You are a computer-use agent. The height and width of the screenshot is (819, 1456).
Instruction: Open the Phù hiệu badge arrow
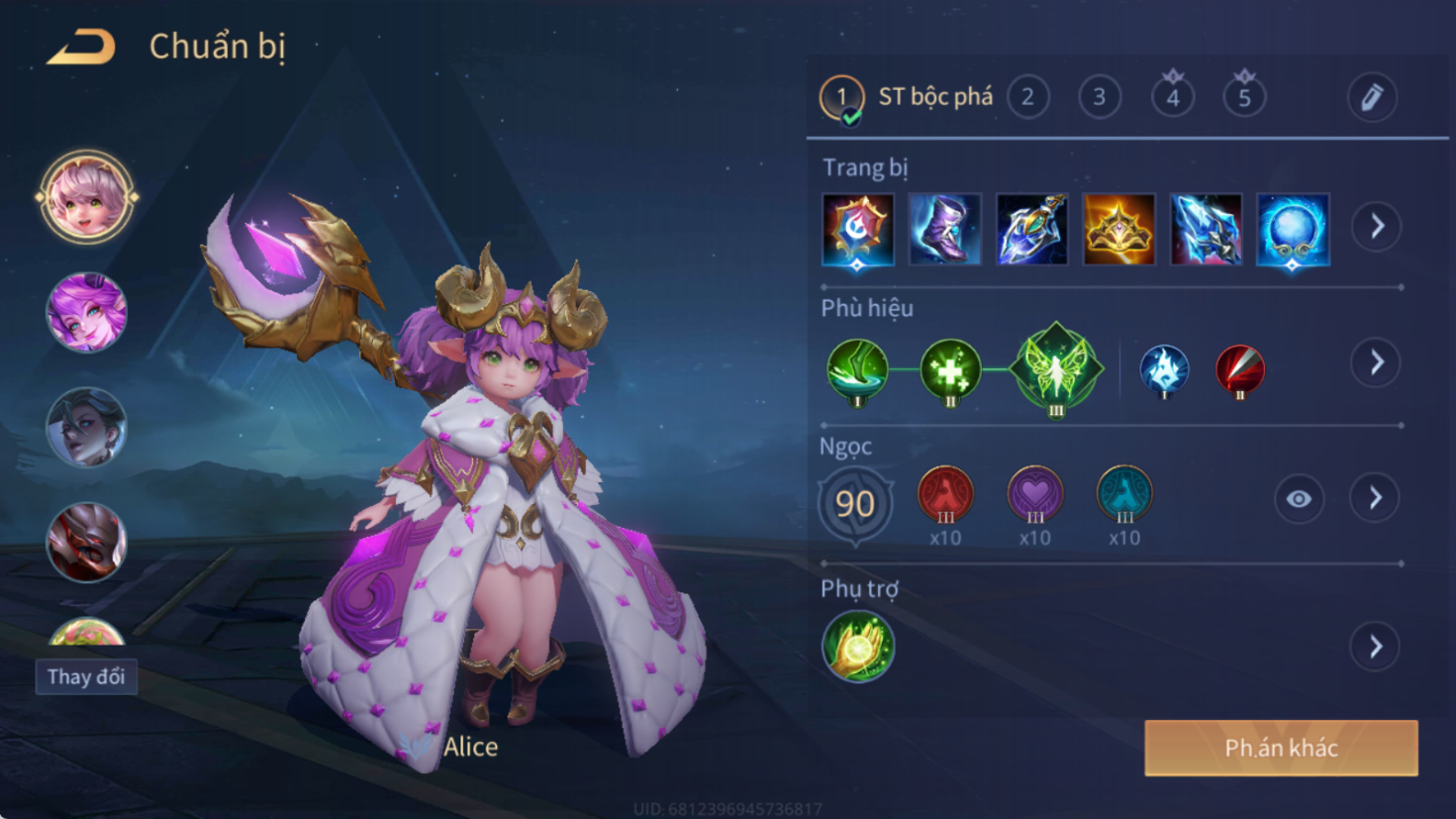[x=1377, y=362]
